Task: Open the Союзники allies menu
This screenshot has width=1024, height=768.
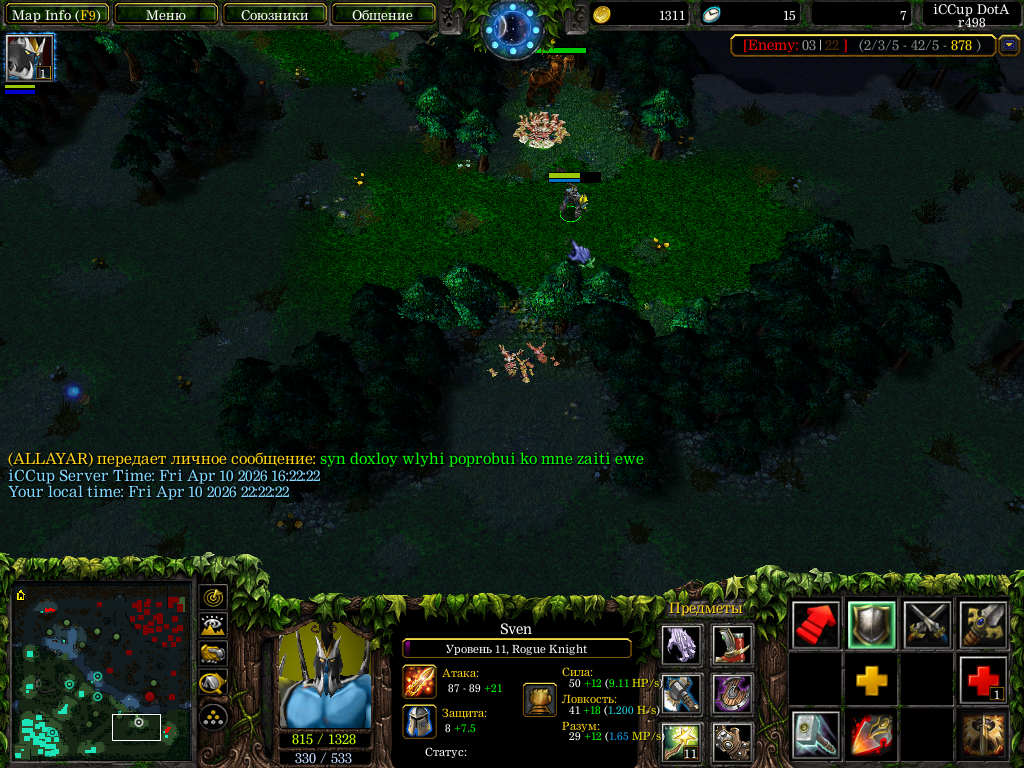Action: point(274,15)
